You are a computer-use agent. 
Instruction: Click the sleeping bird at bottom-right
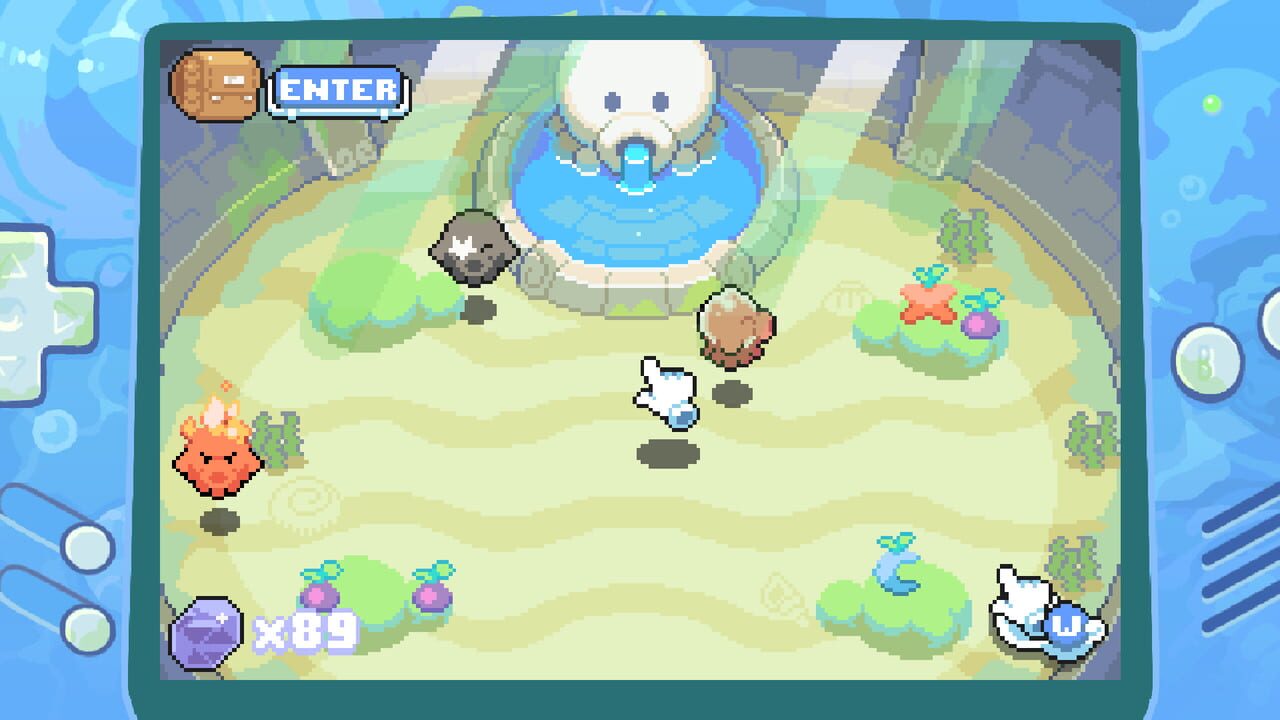pos(1020,610)
